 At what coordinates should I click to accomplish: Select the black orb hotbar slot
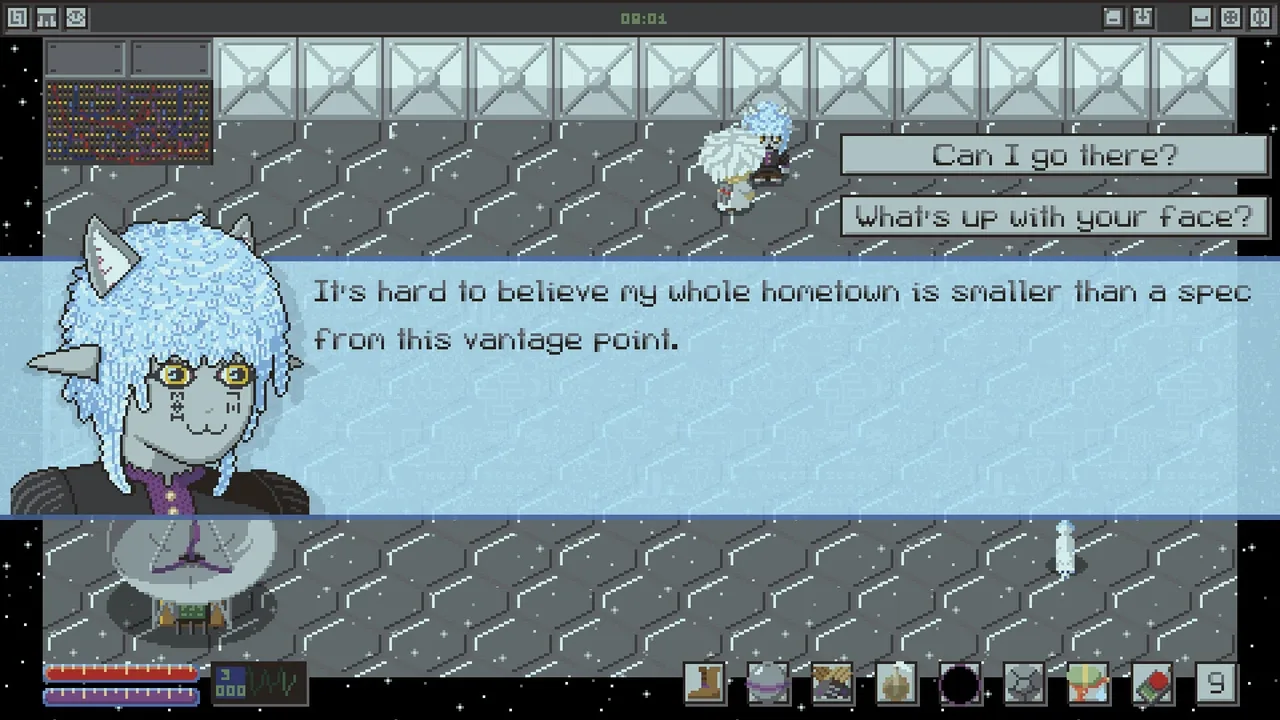click(960, 684)
